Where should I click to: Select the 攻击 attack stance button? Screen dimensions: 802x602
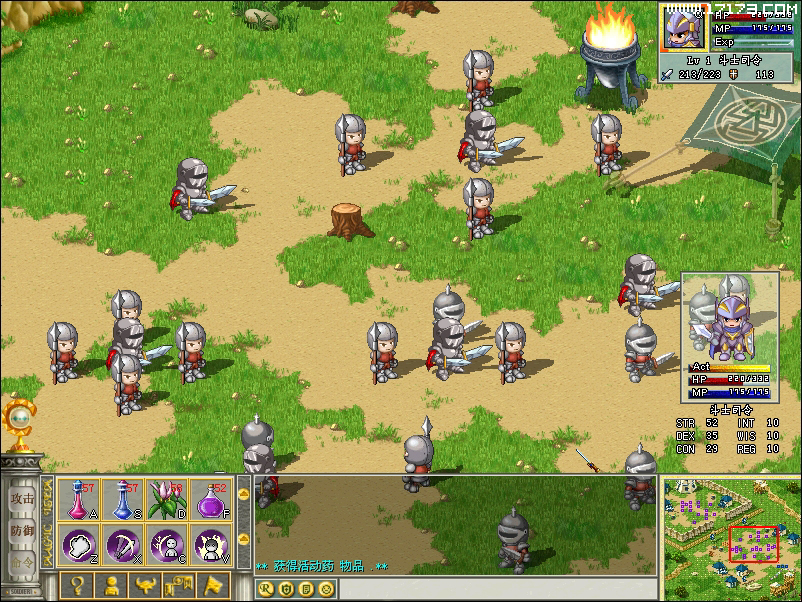coord(22,497)
